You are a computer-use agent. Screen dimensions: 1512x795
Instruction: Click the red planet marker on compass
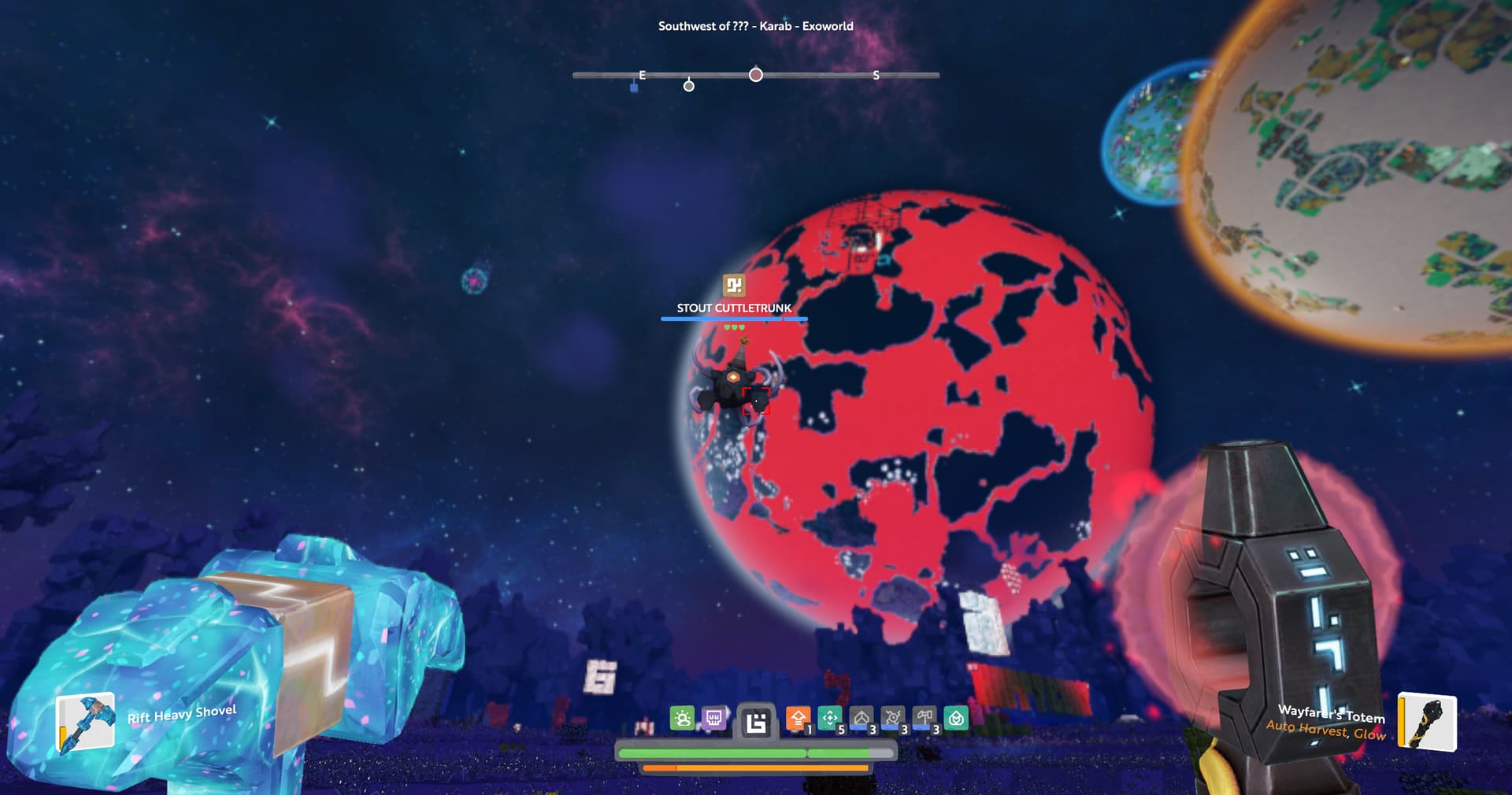tap(756, 75)
